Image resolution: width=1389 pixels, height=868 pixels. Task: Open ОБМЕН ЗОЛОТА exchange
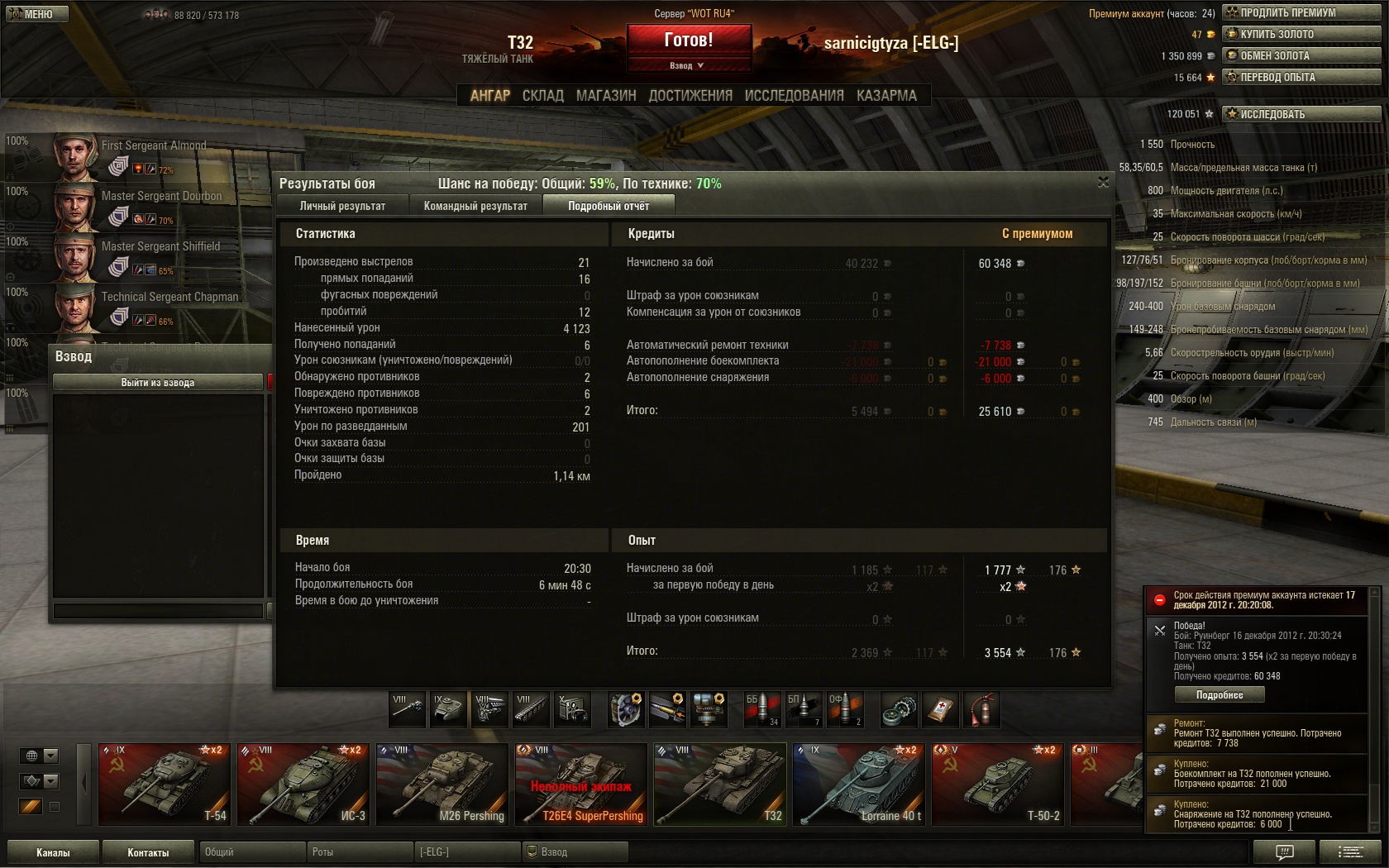click(x=1301, y=55)
